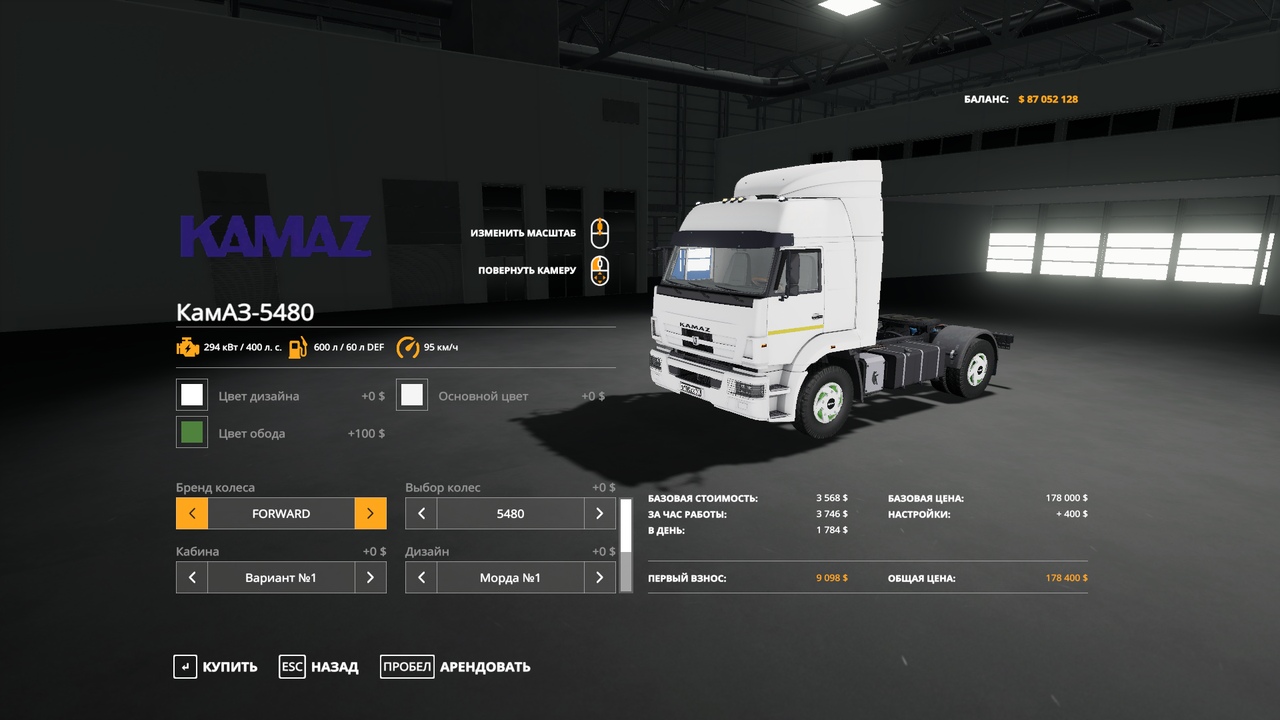Show previous Кабина variant
The height and width of the screenshot is (720, 1280).
[x=192, y=578]
